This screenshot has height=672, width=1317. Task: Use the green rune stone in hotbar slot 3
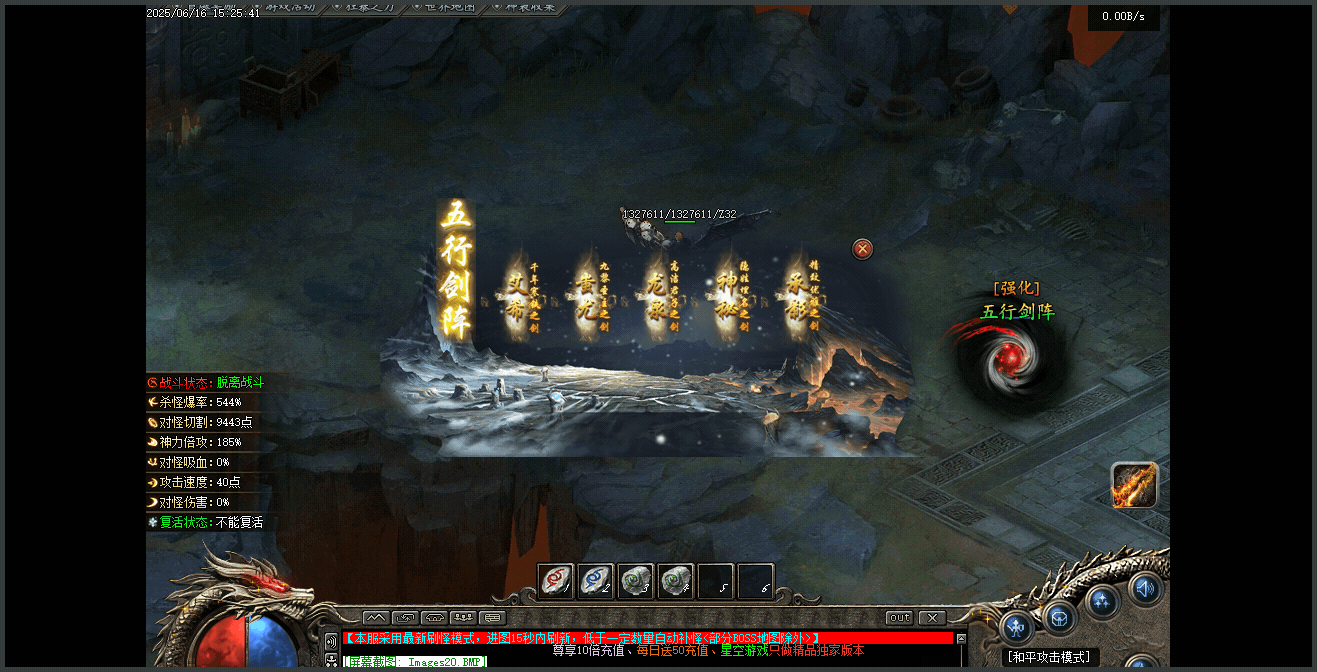click(x=636, y=581)
